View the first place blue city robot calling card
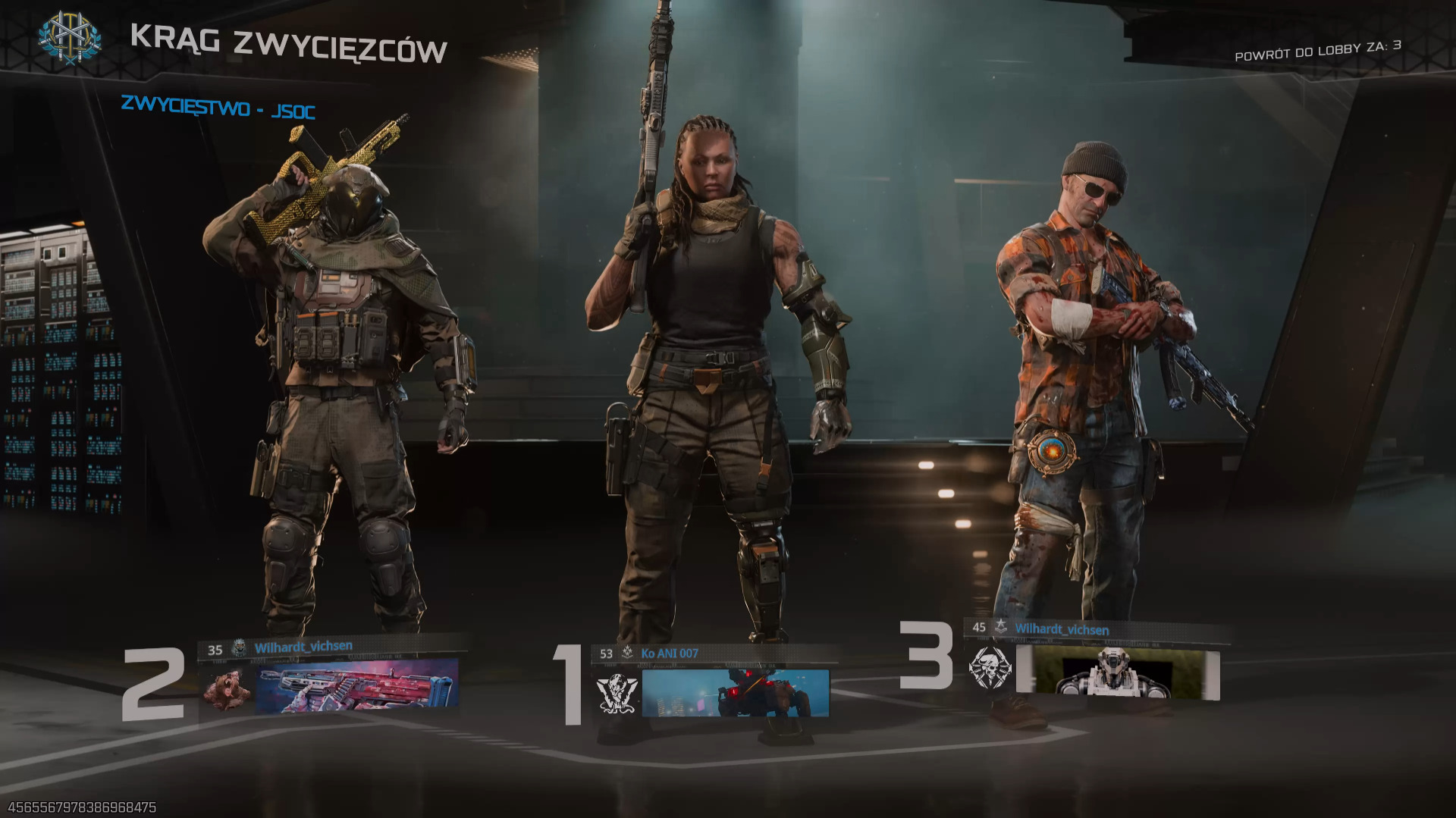Image resolution: width=1456 pixels, height=818 pixels. tap(735, 692)
